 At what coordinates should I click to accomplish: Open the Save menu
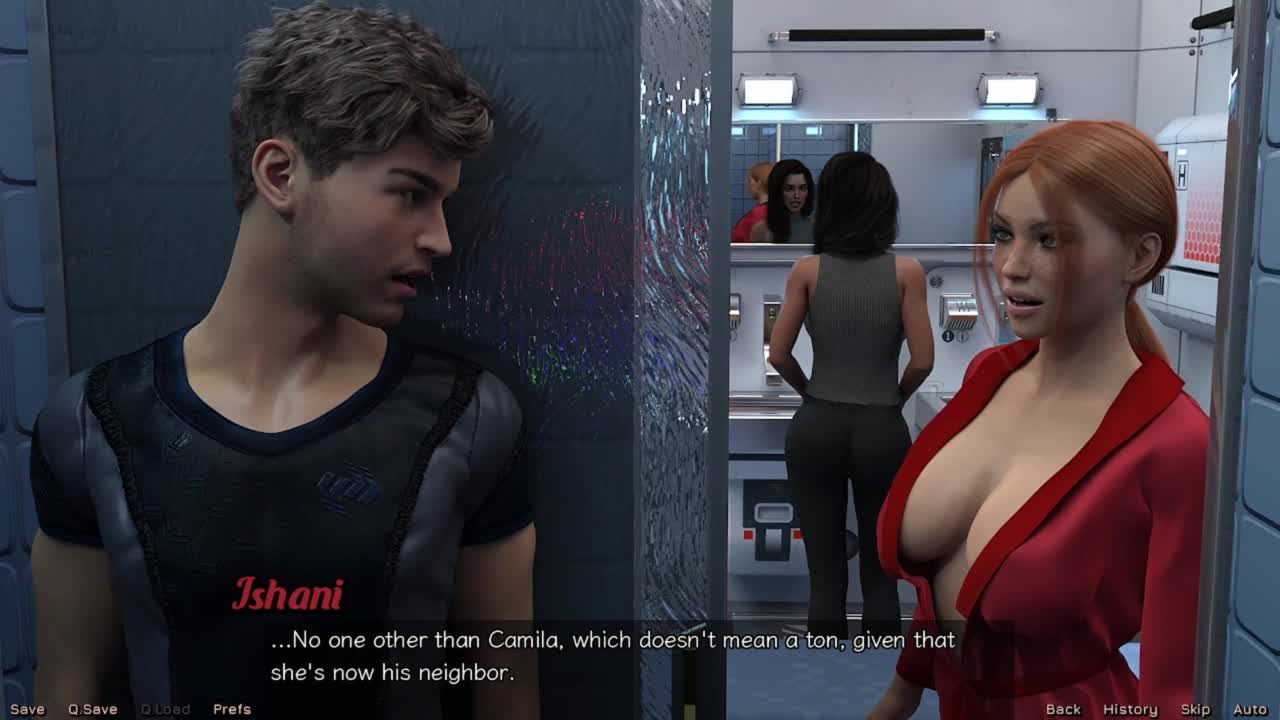[x=27, y=709]
